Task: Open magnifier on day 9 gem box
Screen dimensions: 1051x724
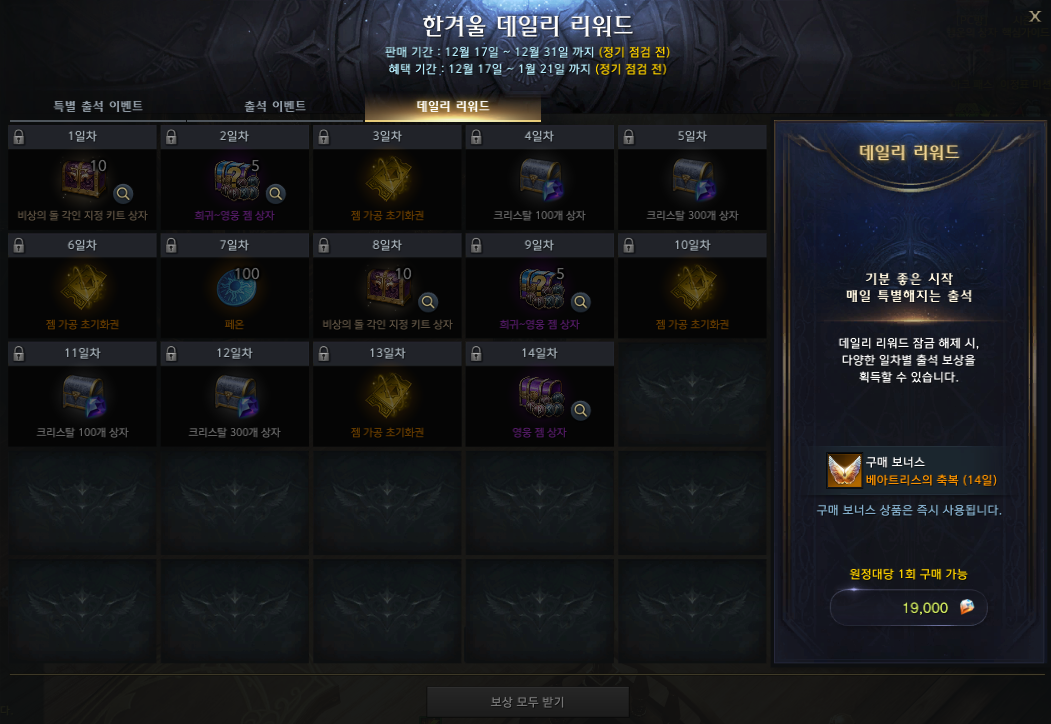Action: pyautogui.click(x=580, y=301)
